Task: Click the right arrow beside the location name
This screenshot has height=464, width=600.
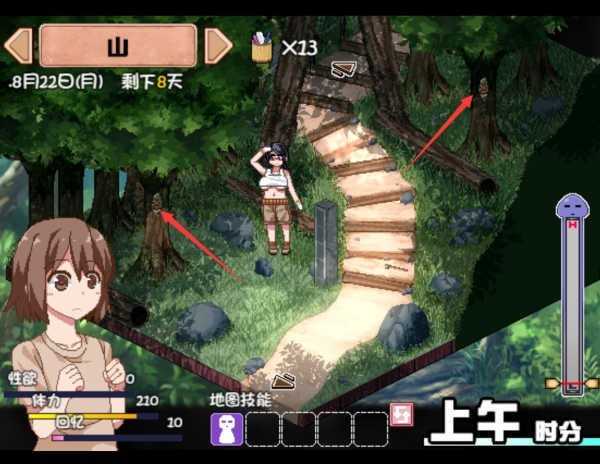Action: coord(218,46)
